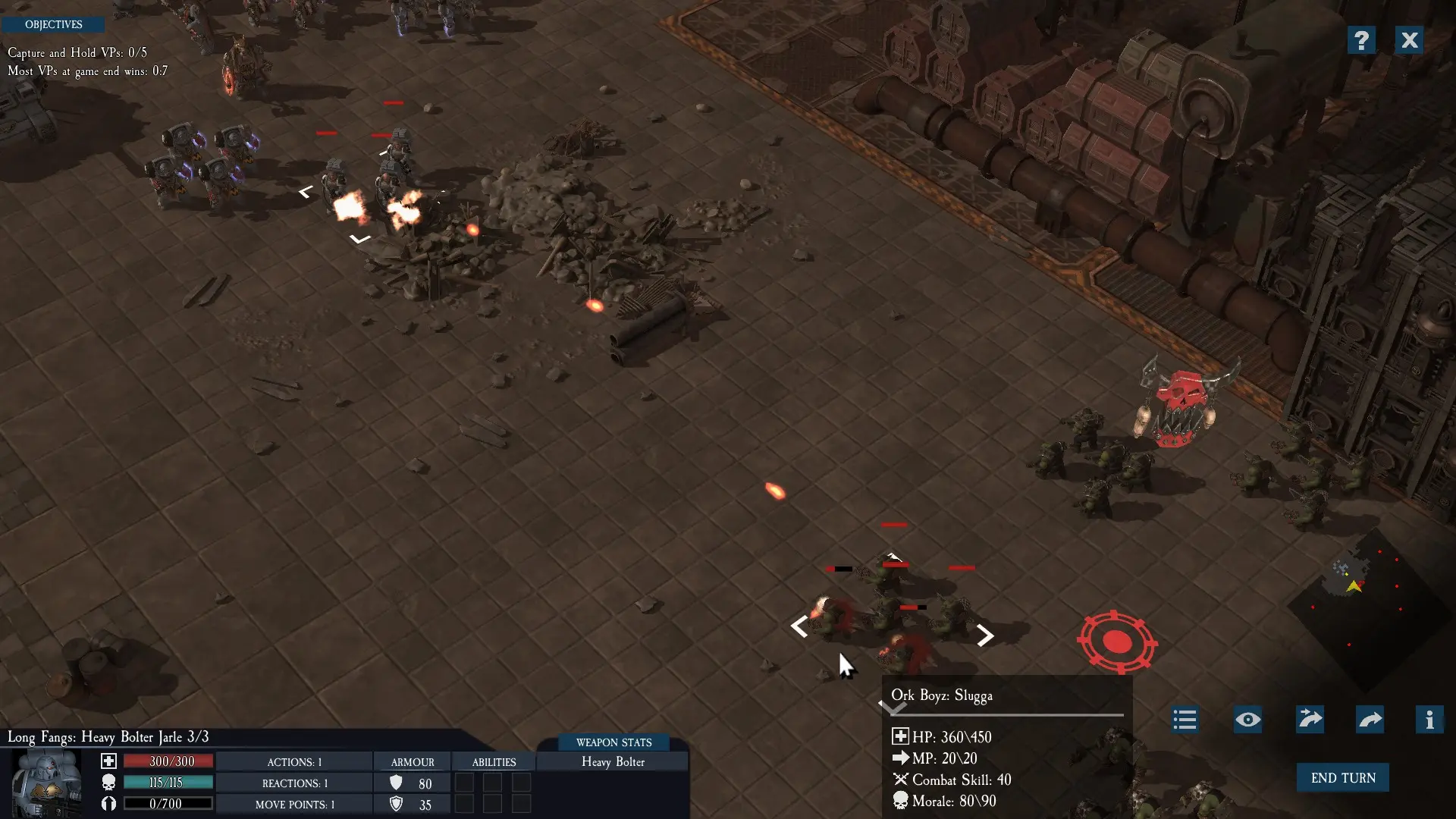Click the info 'i' icon

[x=1429, y=720]
